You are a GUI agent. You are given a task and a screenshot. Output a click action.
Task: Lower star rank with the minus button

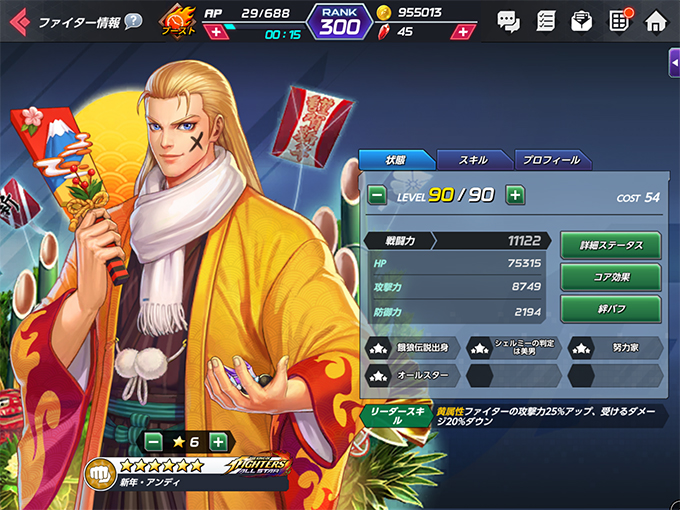coord(154,441)
